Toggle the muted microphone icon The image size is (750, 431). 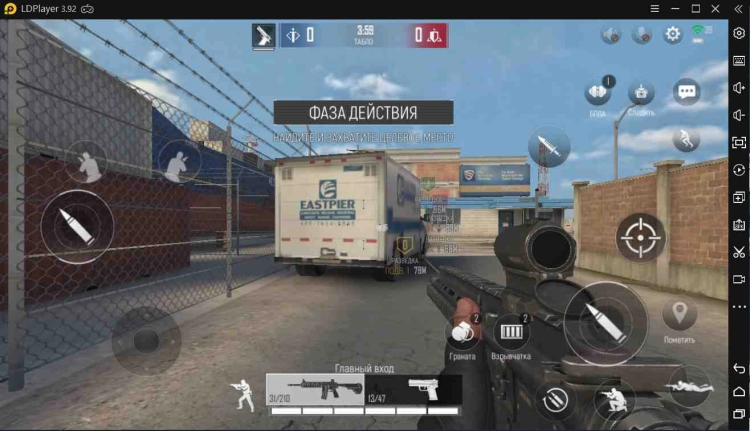click(642, 35)
